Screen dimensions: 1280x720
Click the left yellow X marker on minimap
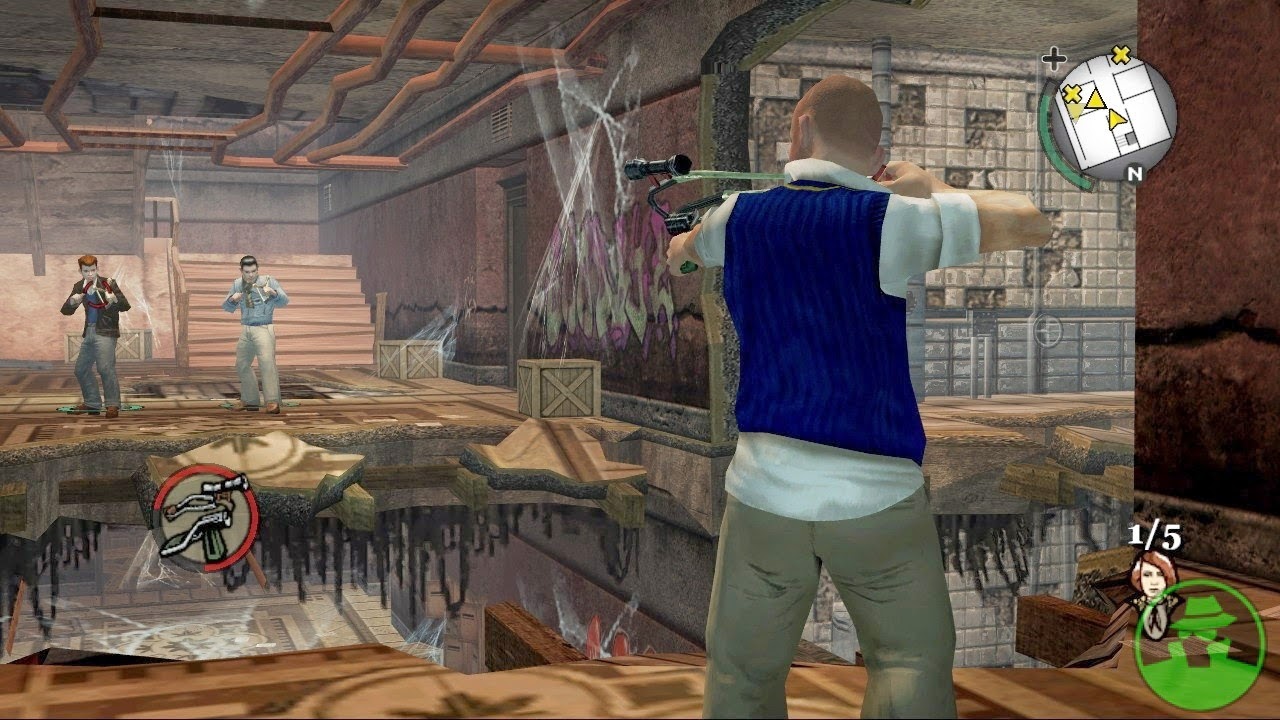[1071, 94]
